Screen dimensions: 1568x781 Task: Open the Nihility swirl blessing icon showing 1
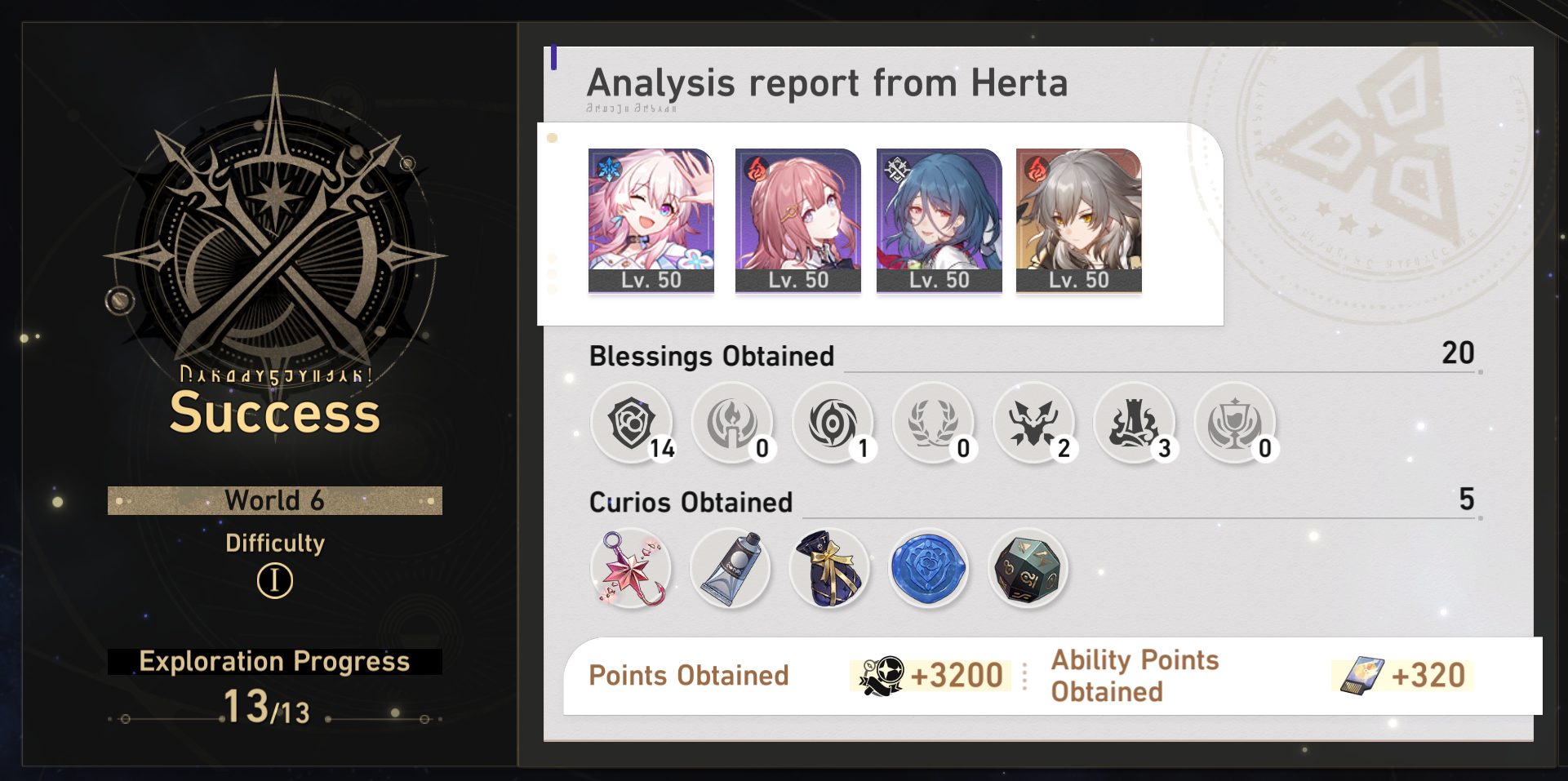click(x=833, y=424)
